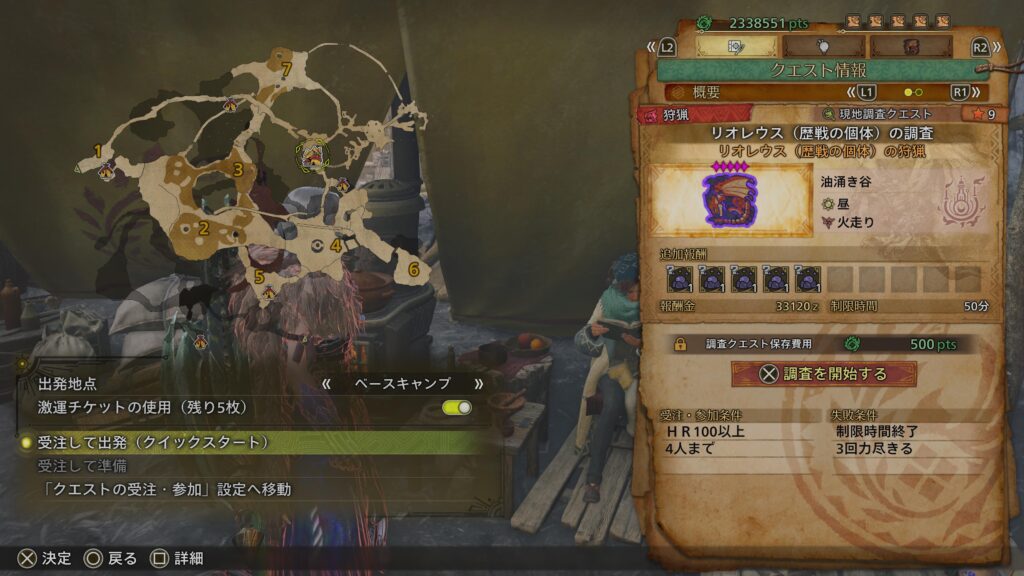1024x576 pixels.
Task: Click the camp marker near area 7
Action: tap(231, 103)
